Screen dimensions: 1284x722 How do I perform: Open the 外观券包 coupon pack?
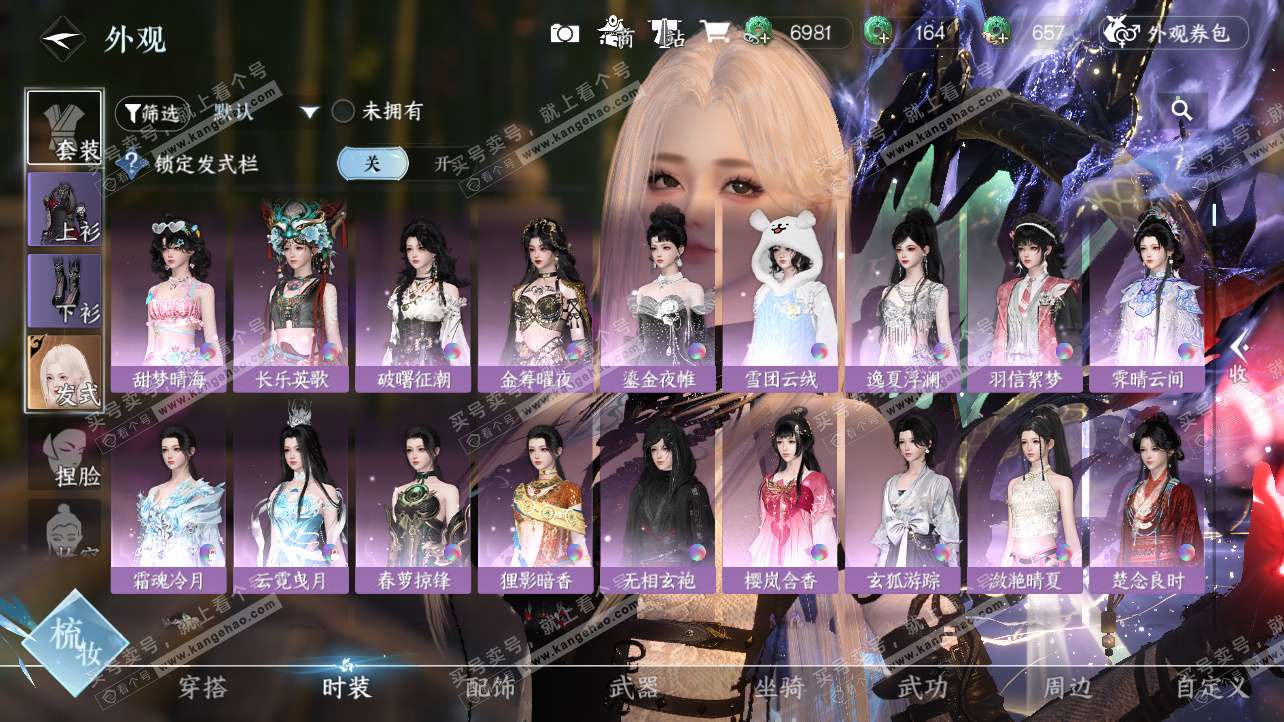pos(1175,33)
